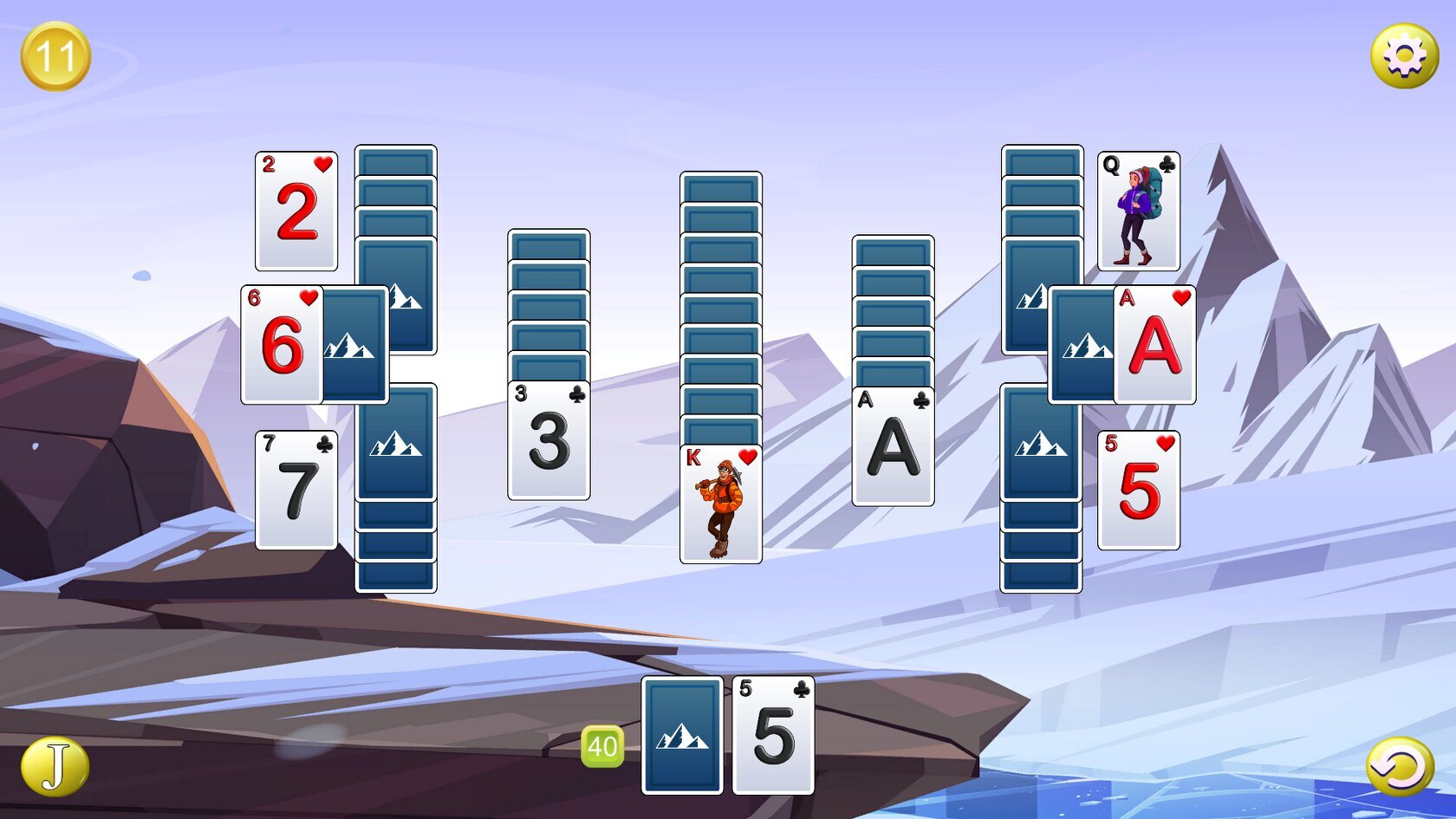Select the 3 of clubs card

(x=549, y=440)
